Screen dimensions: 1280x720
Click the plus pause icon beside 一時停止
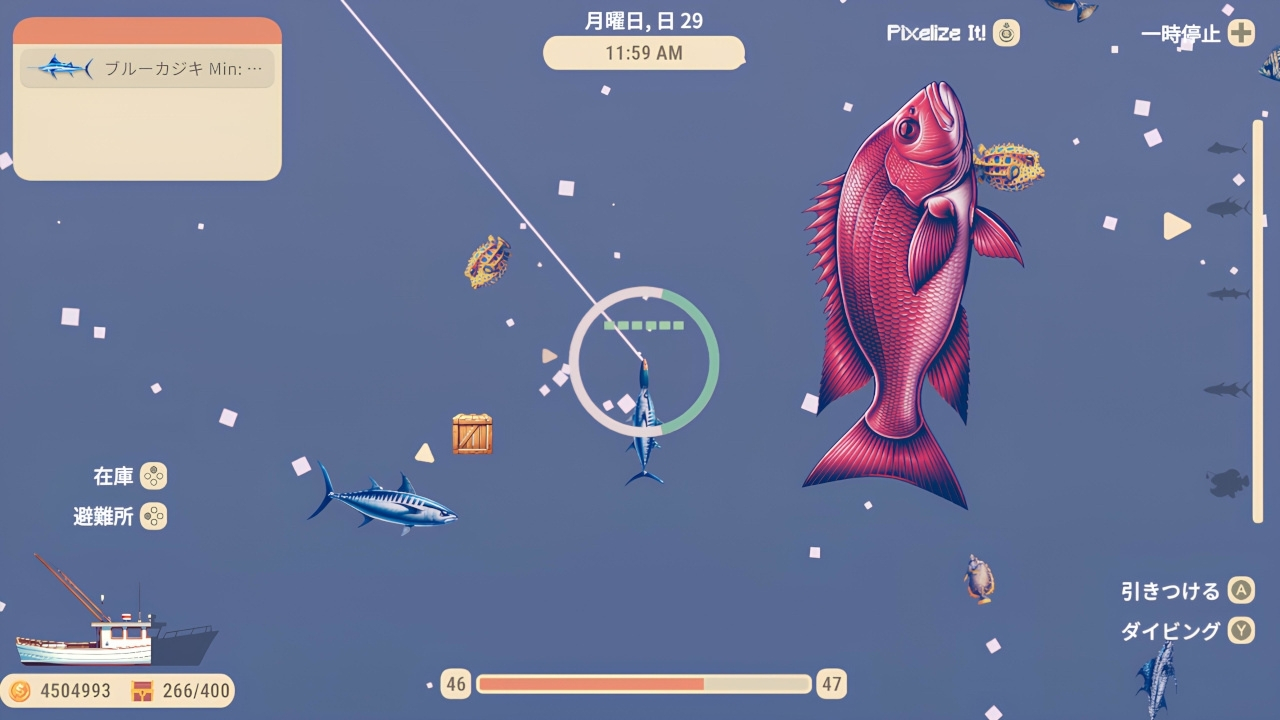point(1239,33)
